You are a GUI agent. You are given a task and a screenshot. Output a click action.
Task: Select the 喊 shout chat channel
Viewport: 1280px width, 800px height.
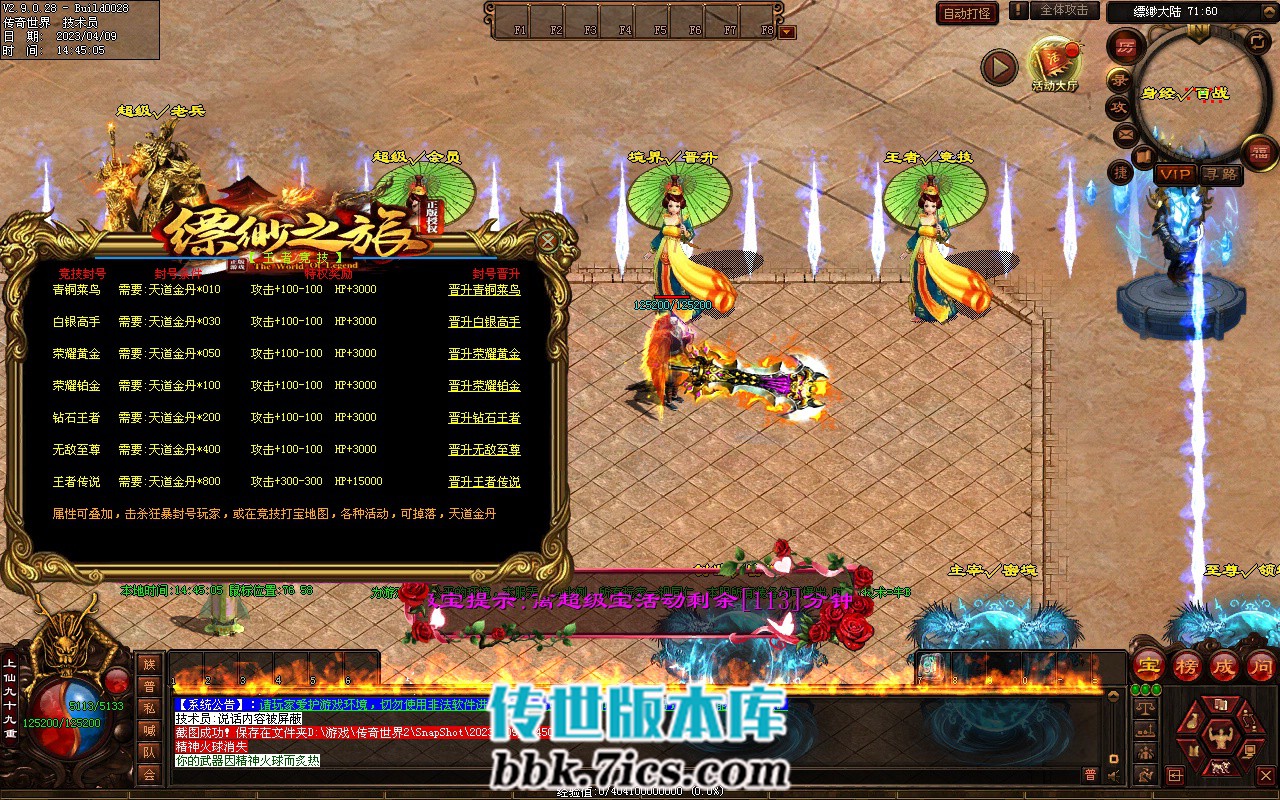pyautogui.click(x=149, y=730)
